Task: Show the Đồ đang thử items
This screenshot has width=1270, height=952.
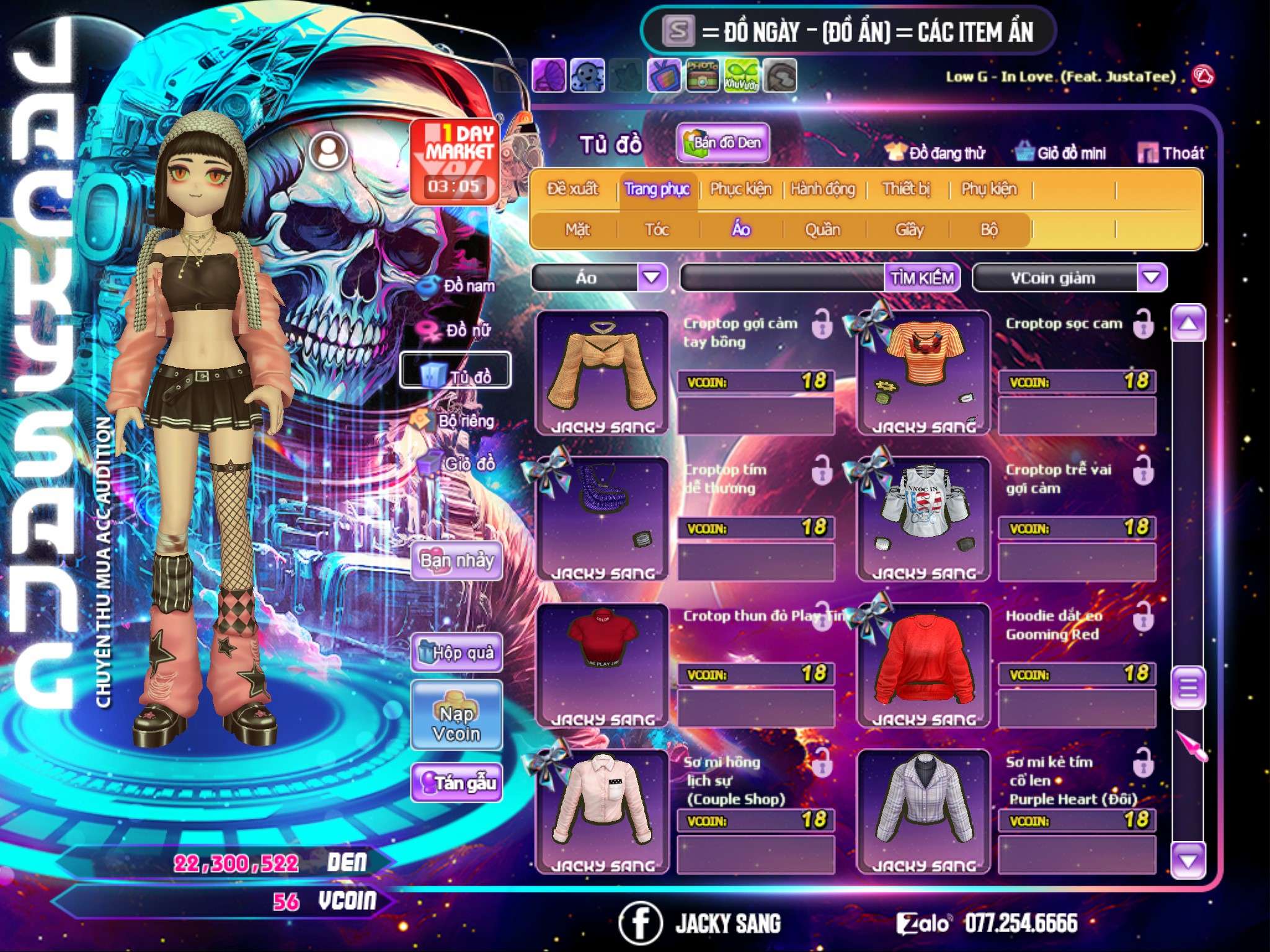Action: pos(935,153)
